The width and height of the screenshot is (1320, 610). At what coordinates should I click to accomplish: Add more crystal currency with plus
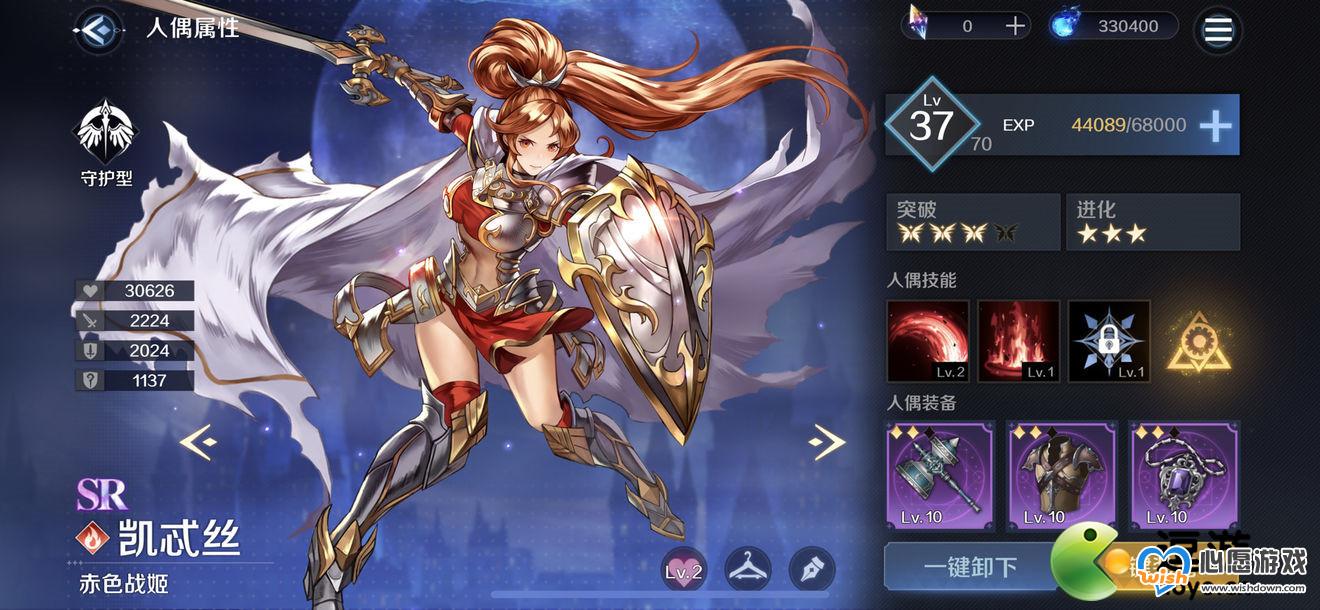pos(1016,26)
